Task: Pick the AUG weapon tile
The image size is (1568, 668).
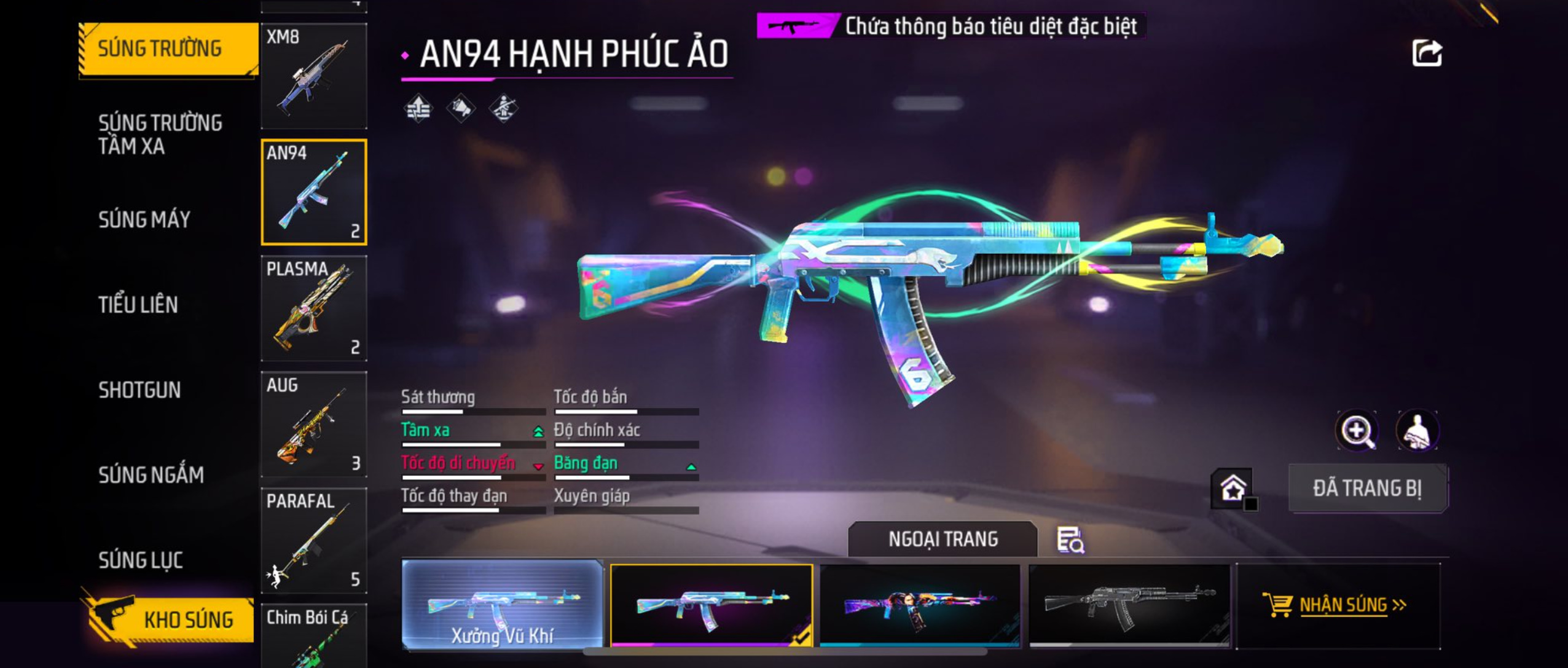Action: pyautogui.click(x=314, y=425)
